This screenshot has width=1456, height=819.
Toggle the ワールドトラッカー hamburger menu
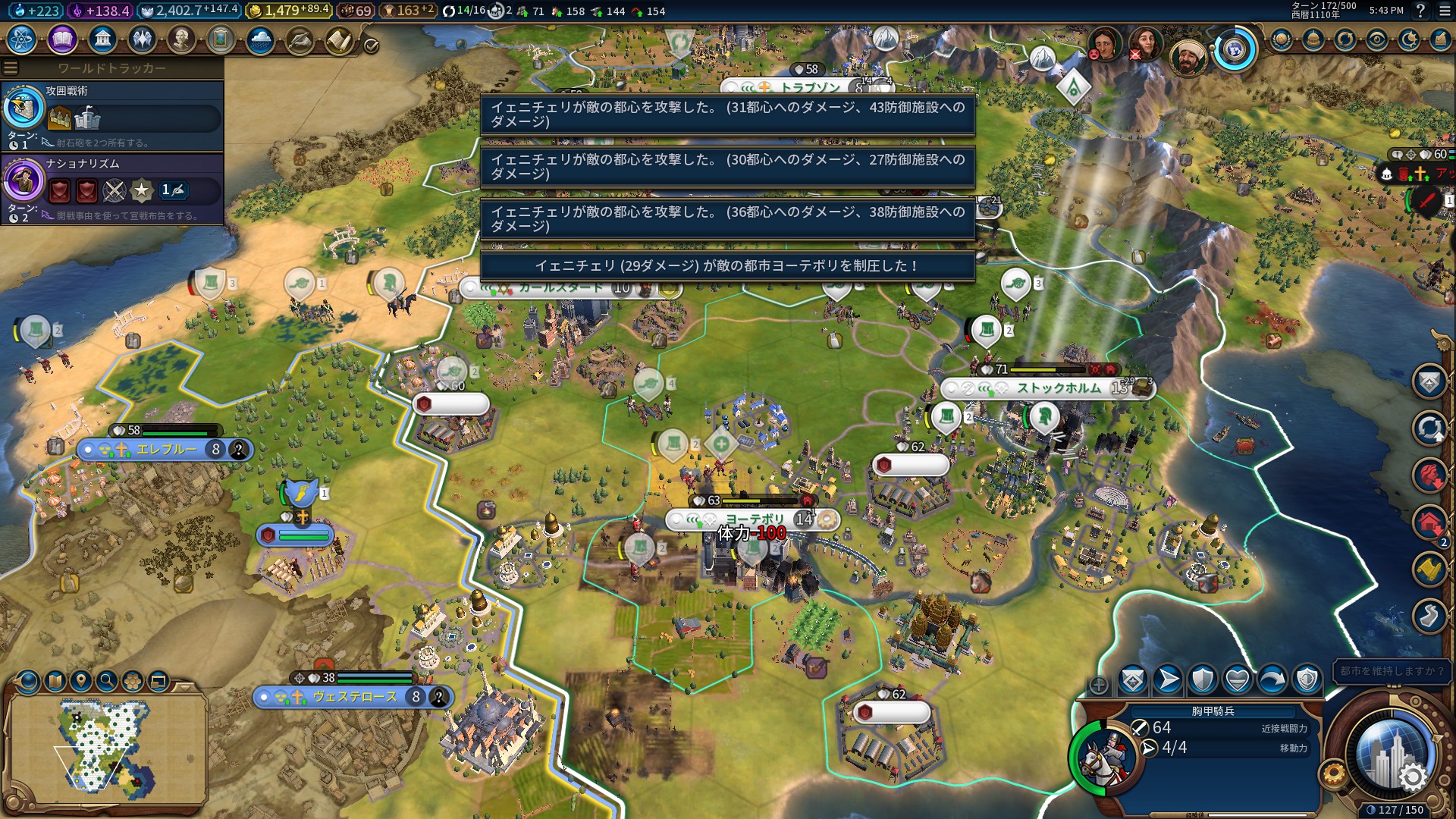click(11, 68)
